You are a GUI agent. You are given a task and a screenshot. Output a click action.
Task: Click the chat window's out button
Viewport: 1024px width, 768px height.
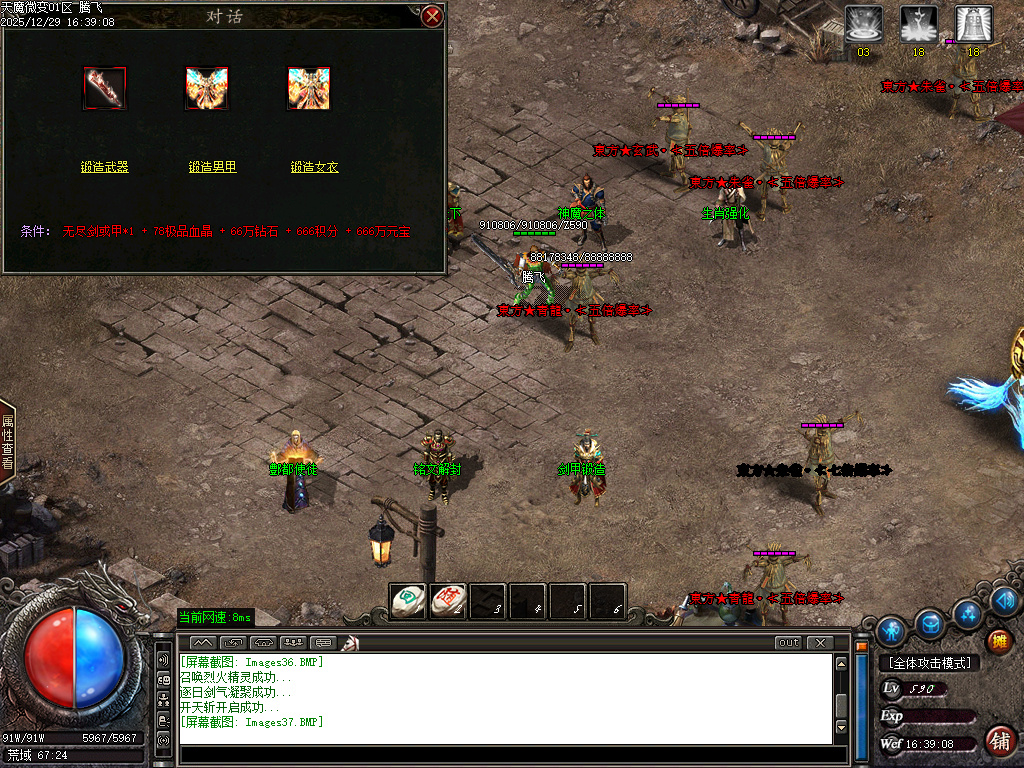[789, 642]
